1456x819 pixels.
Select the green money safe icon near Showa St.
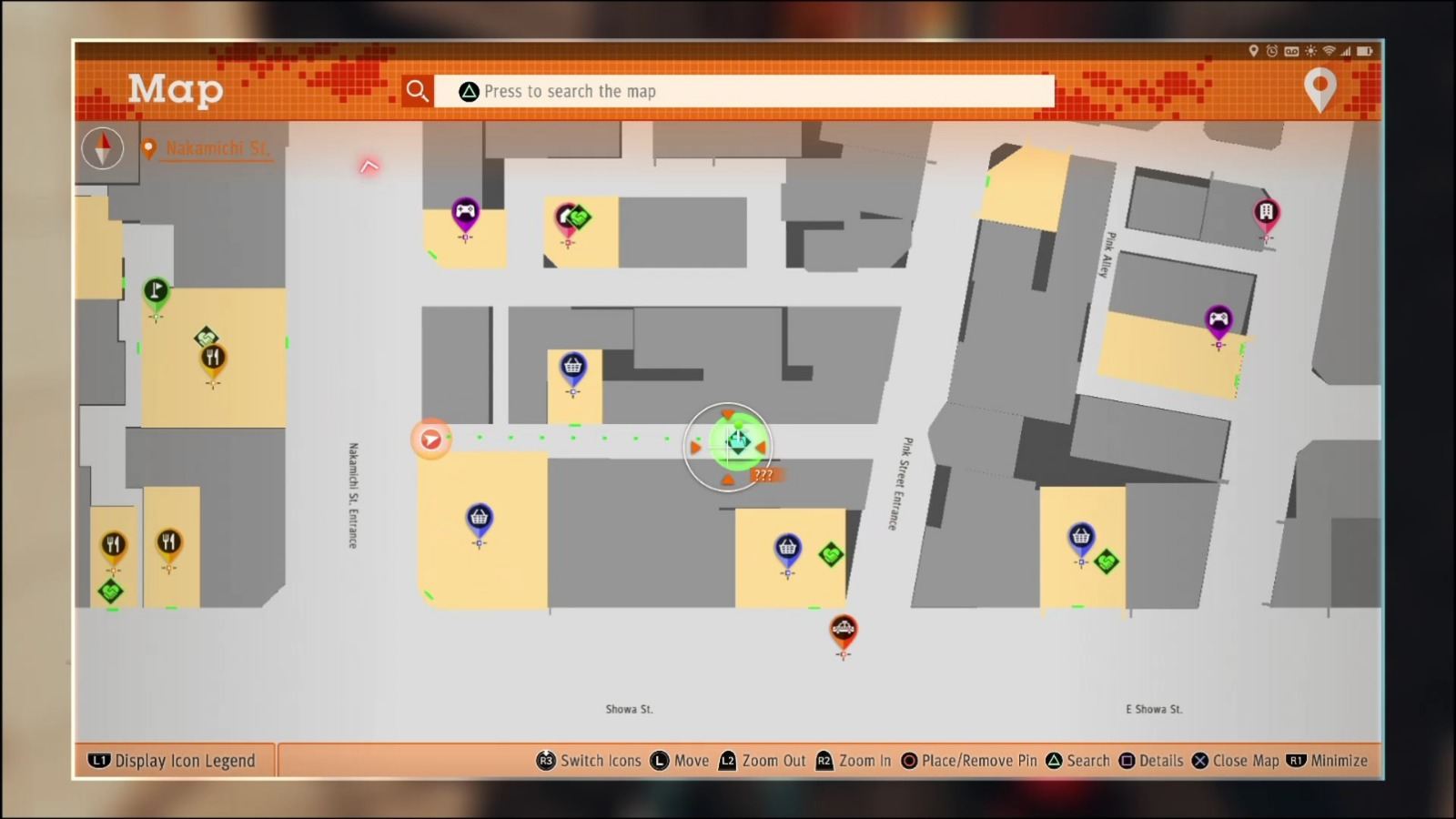coord(830,555)
